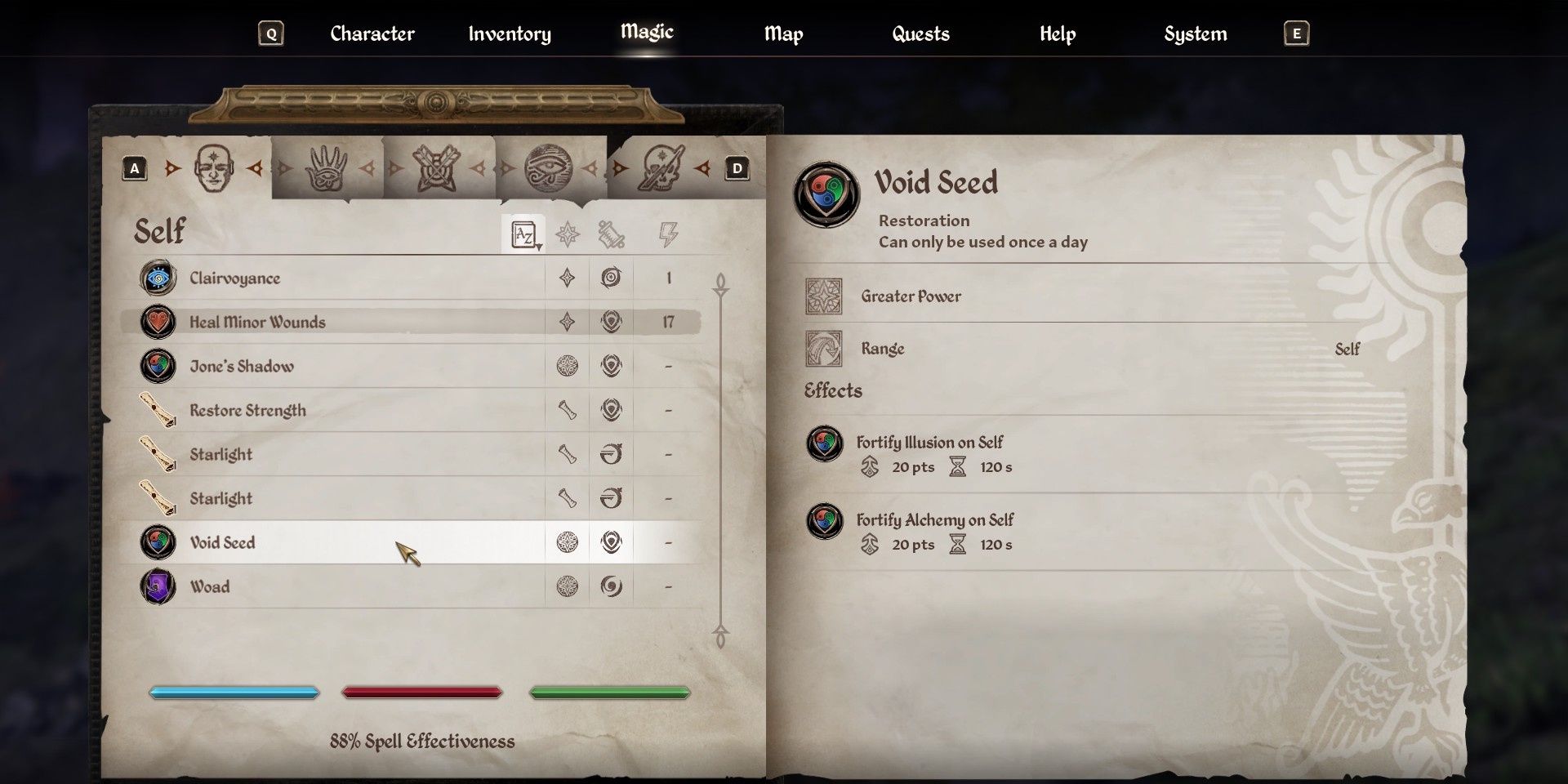Select Jone's Shadow power

pyautogui.click(x=242, y=367)
